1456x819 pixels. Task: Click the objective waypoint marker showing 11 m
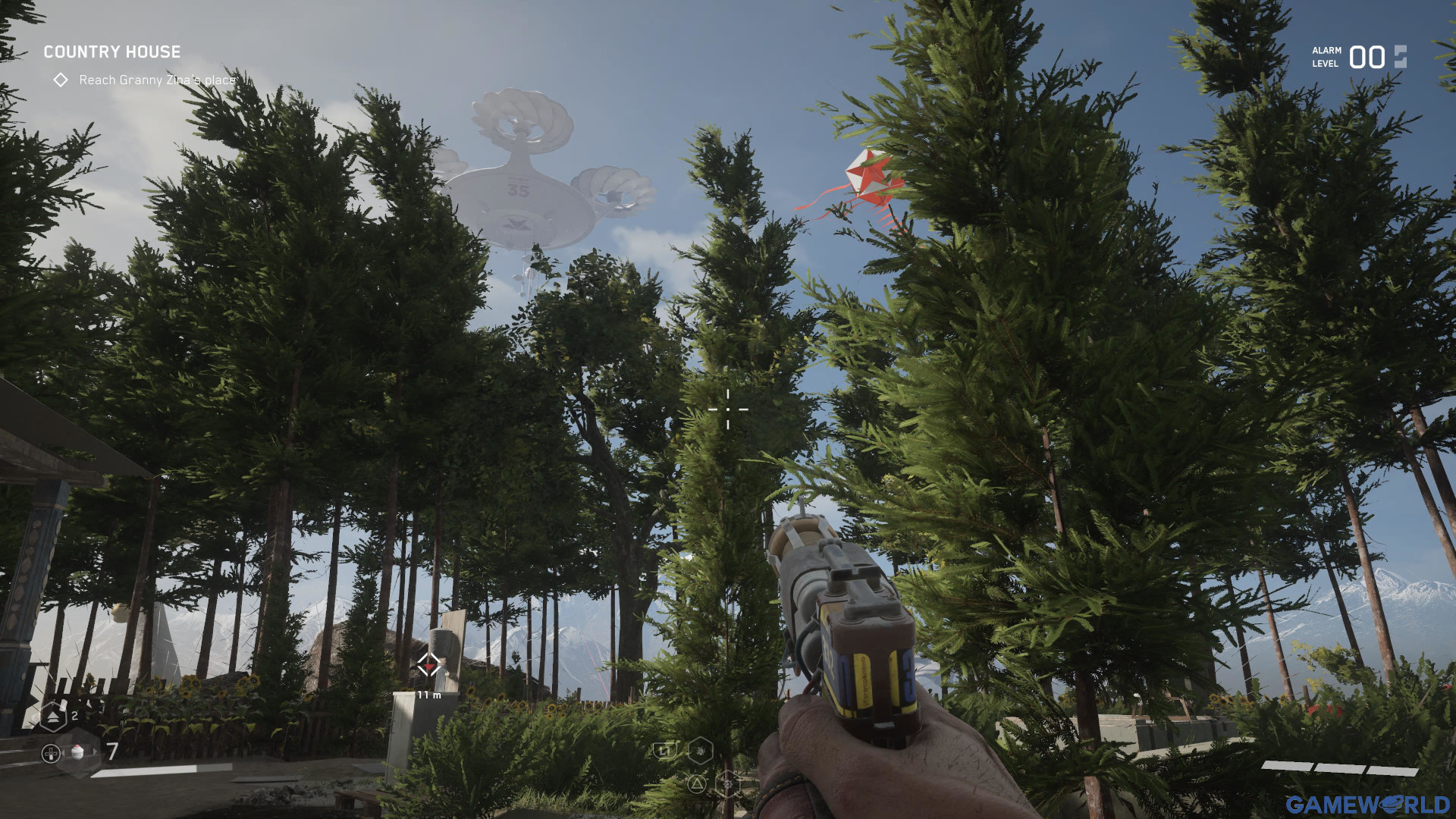pos(429,666)
